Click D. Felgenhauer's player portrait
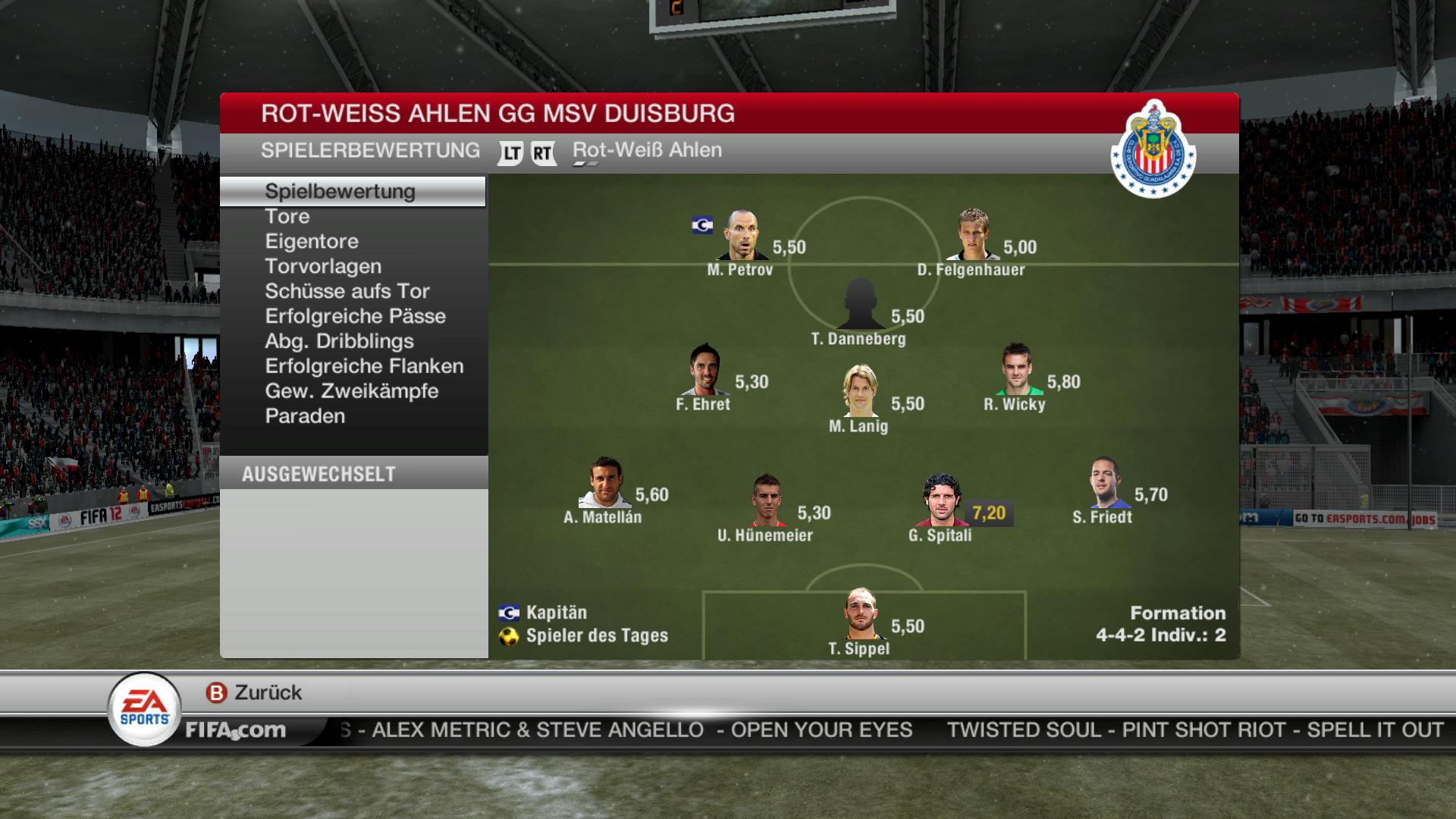1456x819 pixels. 973,236
